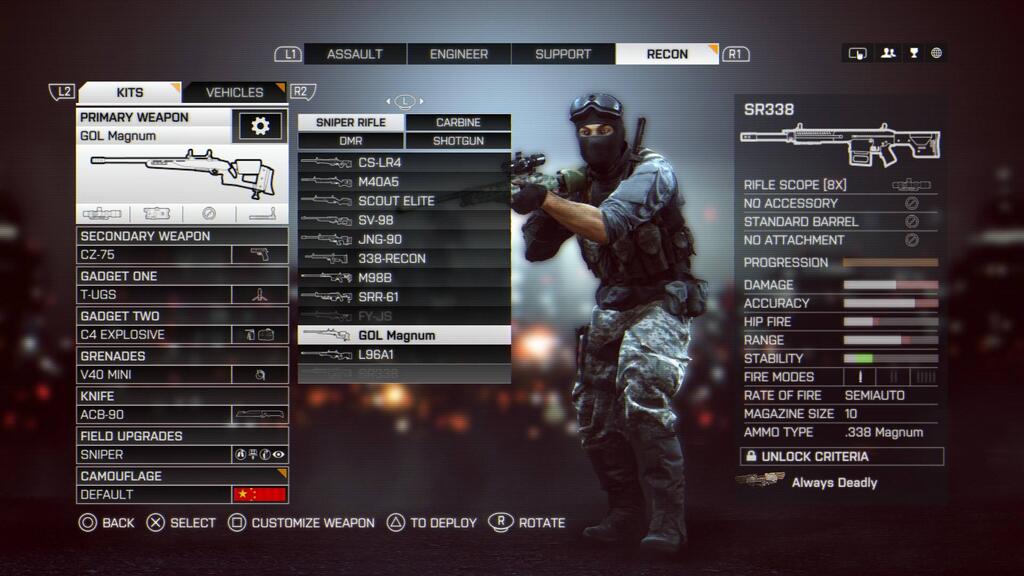Select the Engineer class tab

[x=459, y=54]
